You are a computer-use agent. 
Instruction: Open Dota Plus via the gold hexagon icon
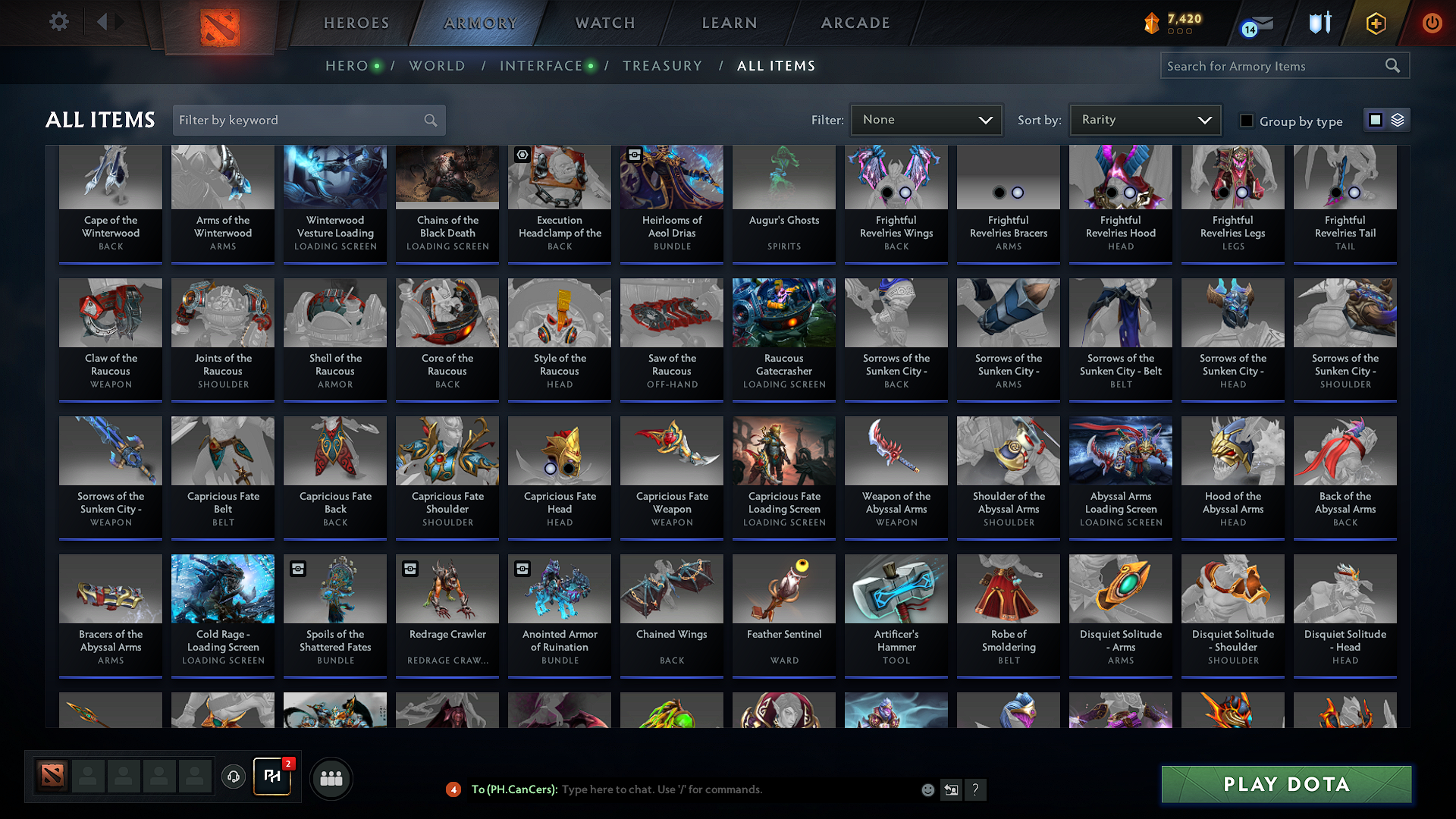pos(1375,22)
